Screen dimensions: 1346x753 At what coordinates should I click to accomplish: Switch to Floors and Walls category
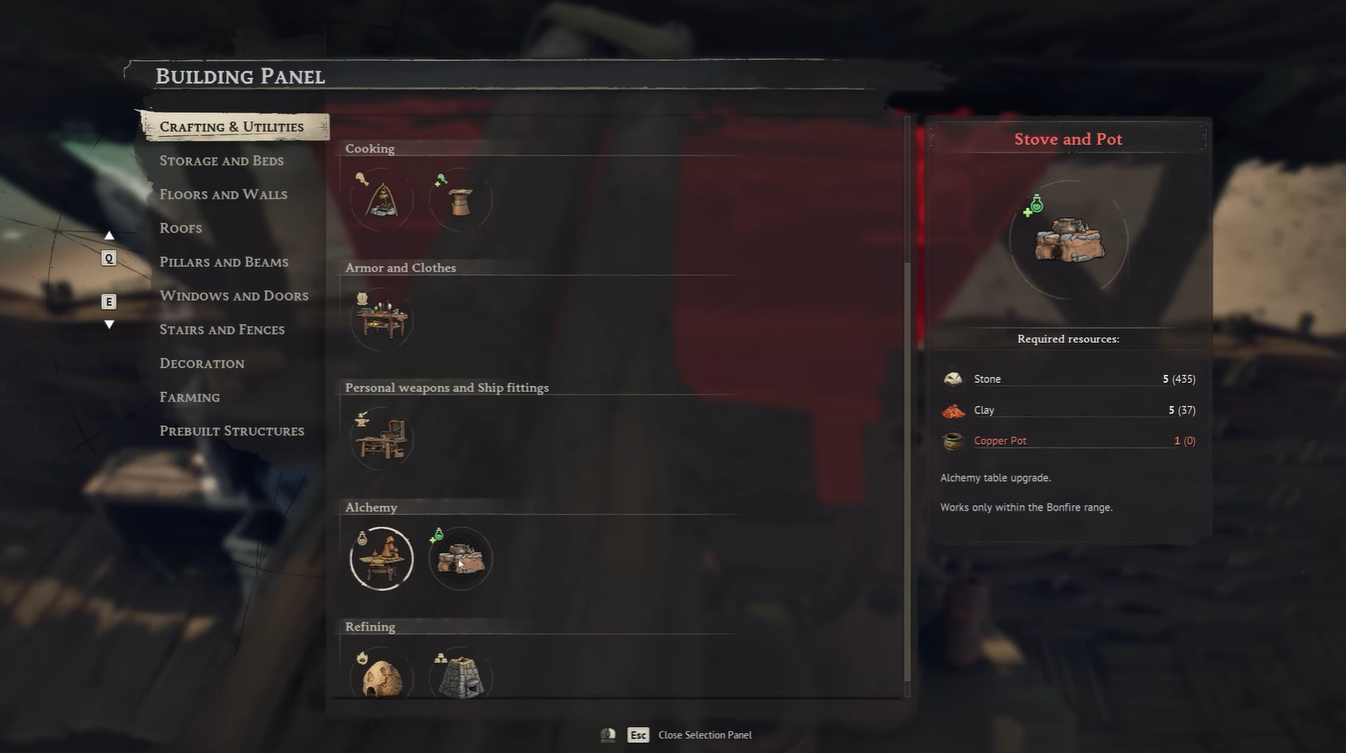[x=223, y=195]
